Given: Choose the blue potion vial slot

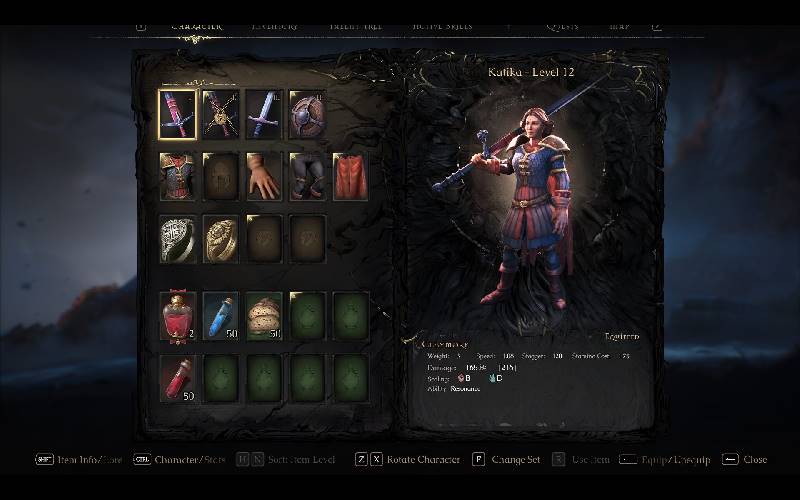Looking at the screenshot, I should coord(221,315).
